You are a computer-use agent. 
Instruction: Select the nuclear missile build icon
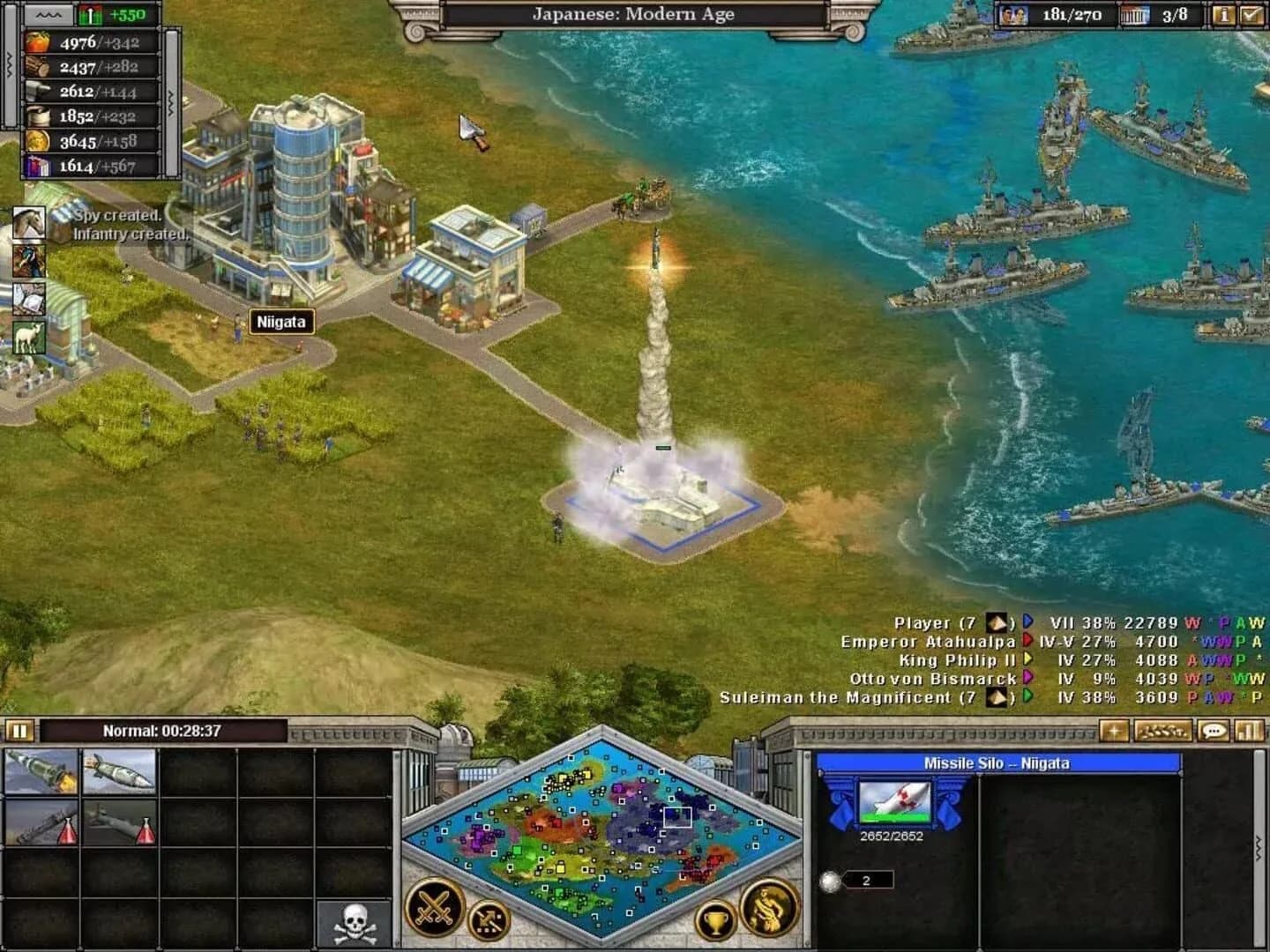[x=40, y=773]
